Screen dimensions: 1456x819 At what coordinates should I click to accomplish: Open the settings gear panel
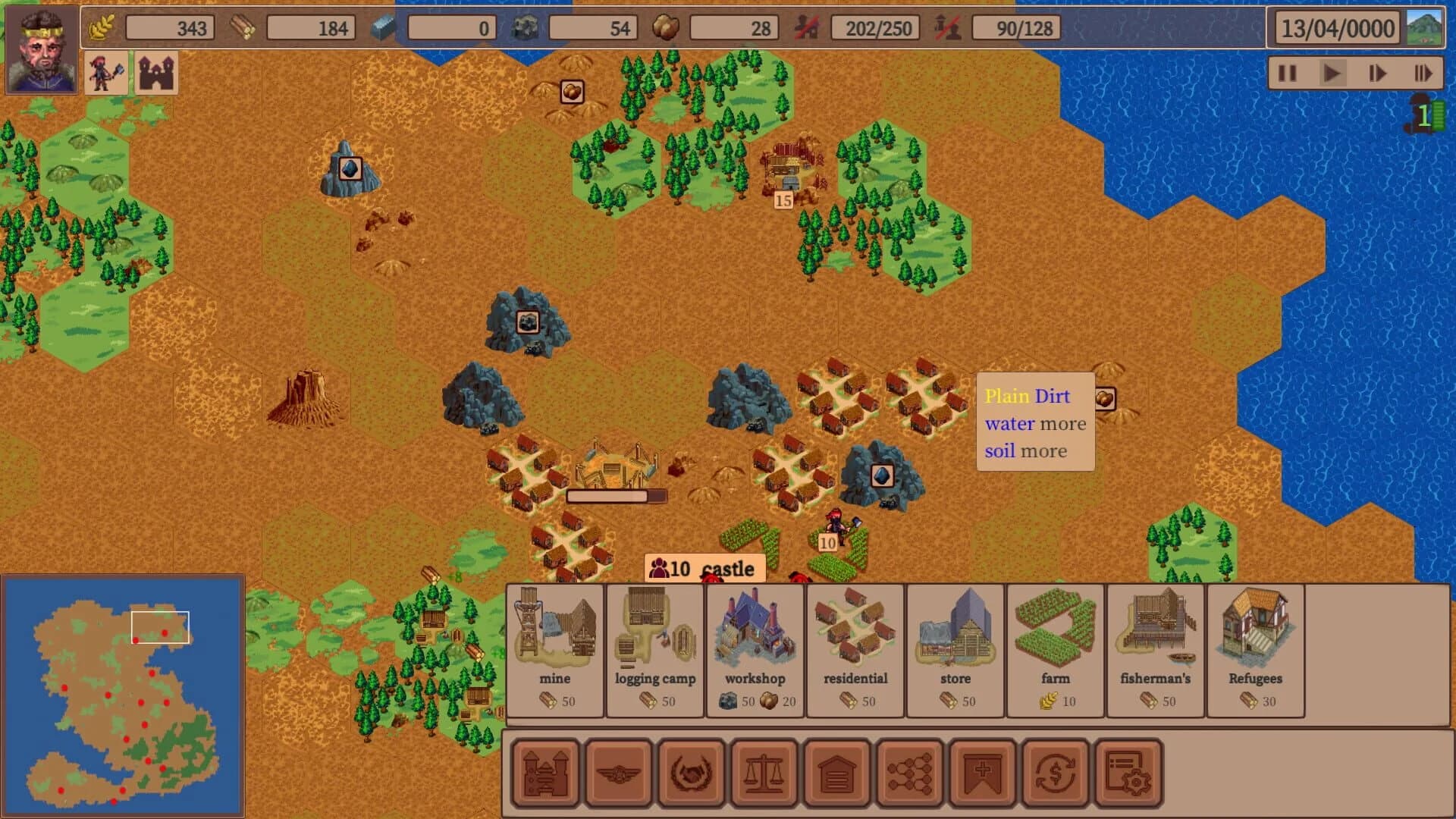tap(1127, 771)
